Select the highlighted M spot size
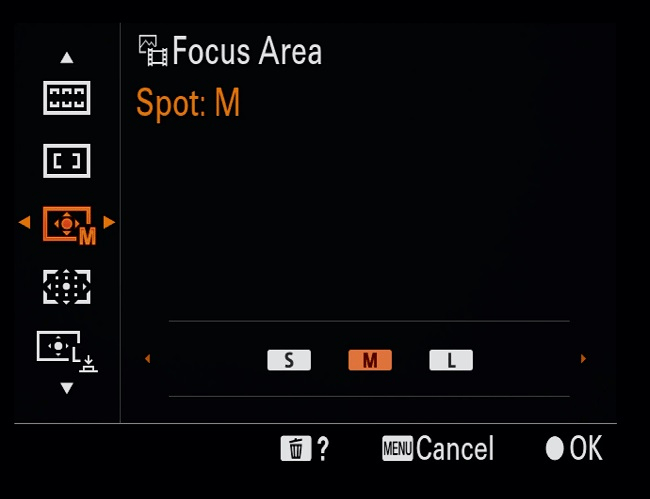Image resolution: width=650 pixels, height=499 pixels. (370, 360)
